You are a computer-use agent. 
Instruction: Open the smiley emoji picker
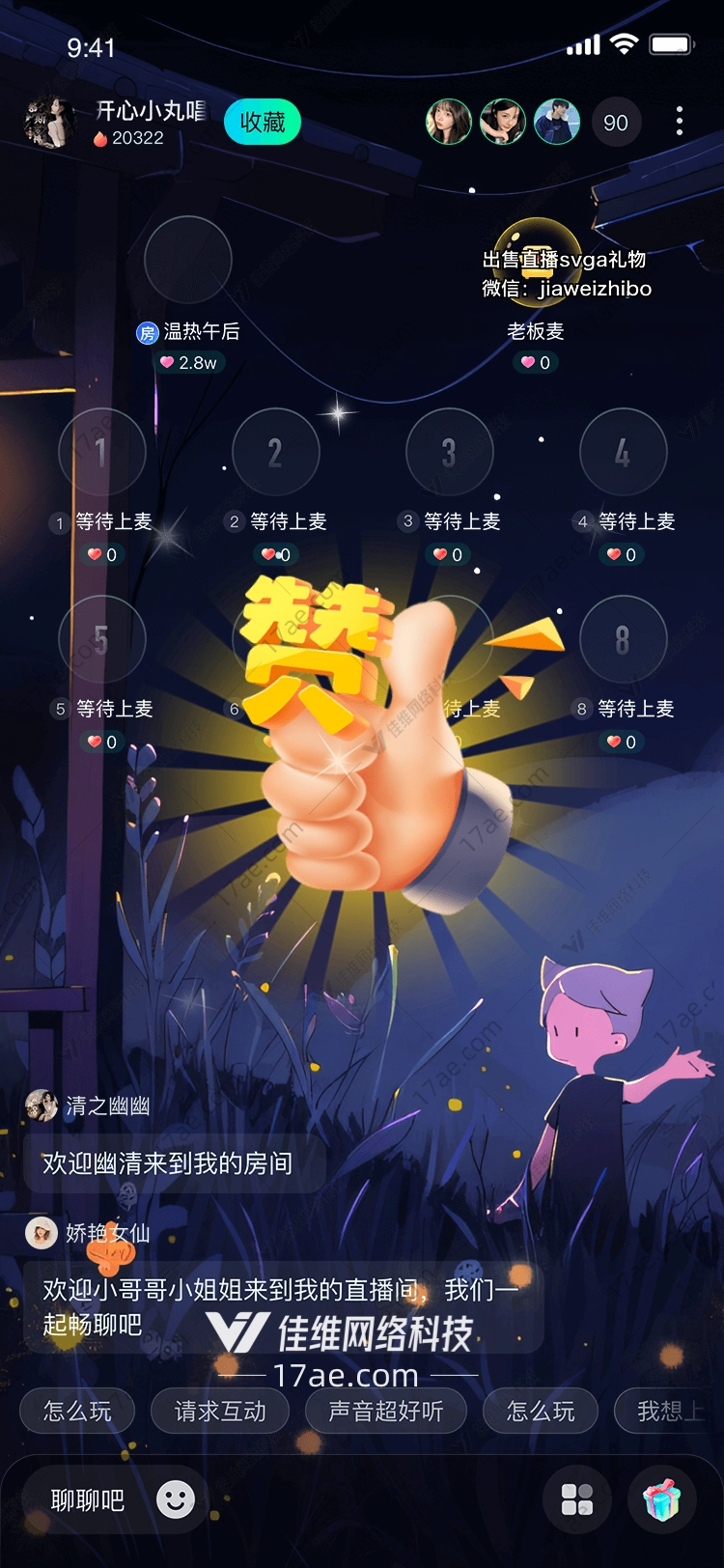coord(176,1499)
